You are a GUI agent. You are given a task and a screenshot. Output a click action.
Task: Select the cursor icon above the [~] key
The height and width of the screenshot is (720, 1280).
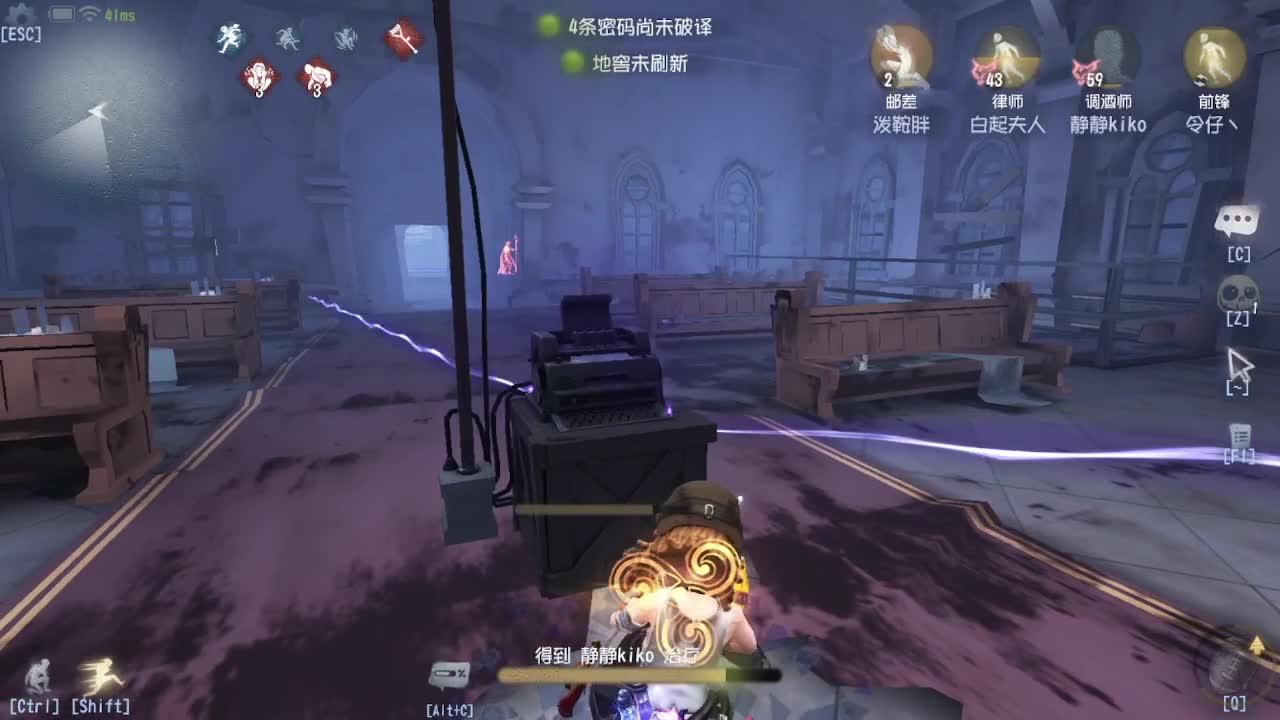[x=1240, y=363]
